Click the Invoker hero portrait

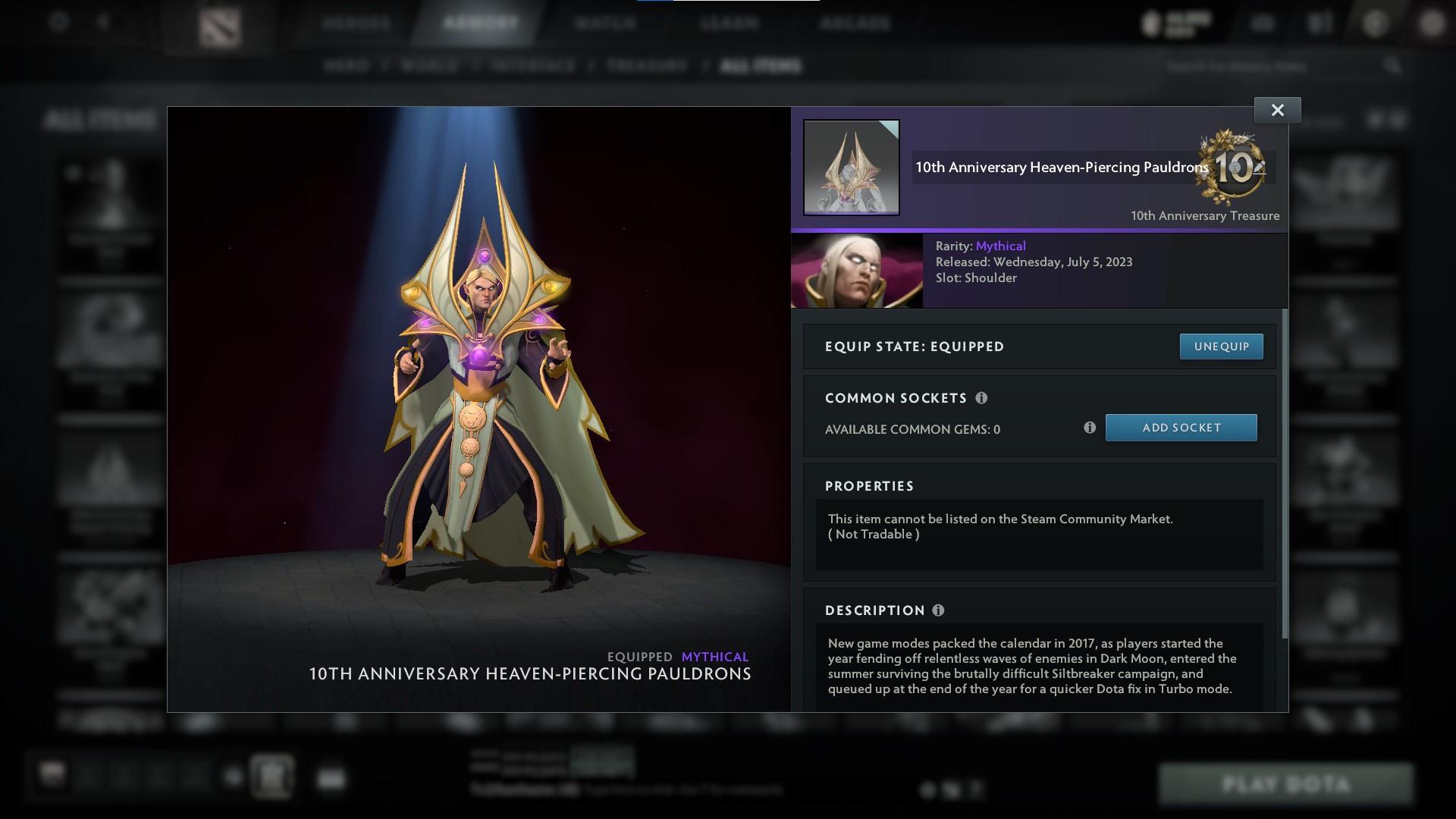857,270
